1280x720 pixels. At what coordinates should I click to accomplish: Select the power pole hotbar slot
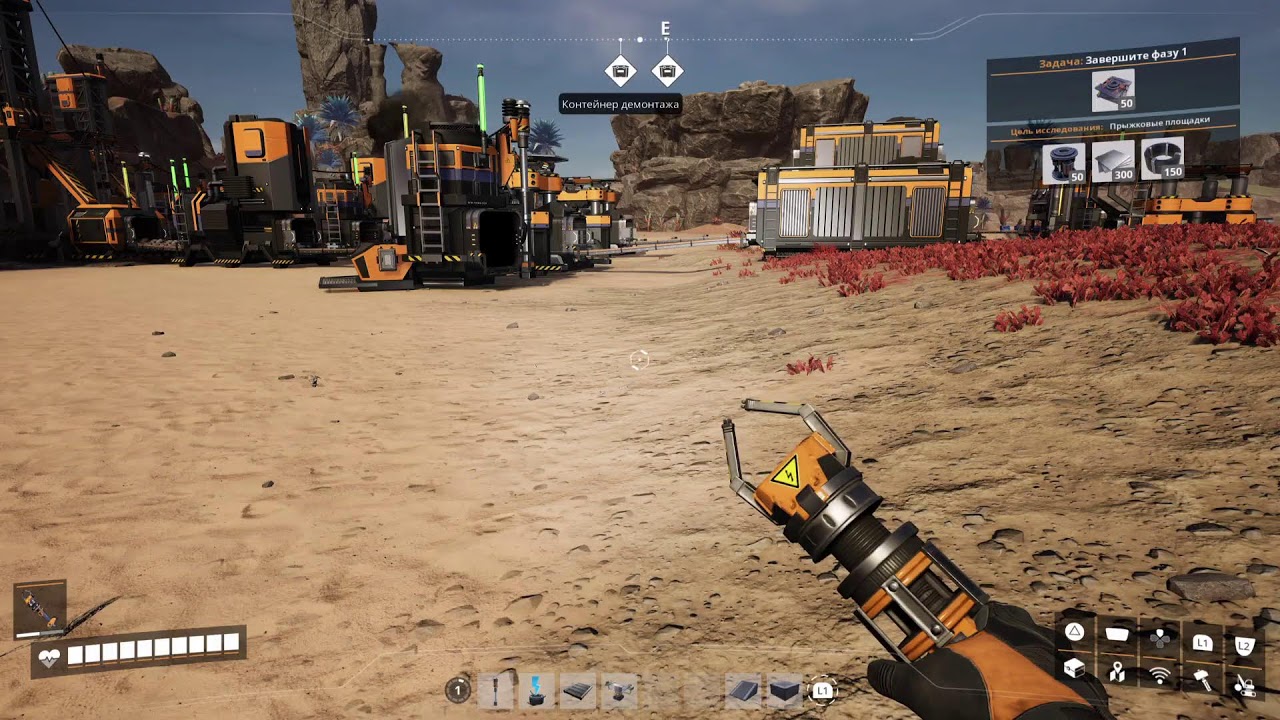tap(495, 690)
